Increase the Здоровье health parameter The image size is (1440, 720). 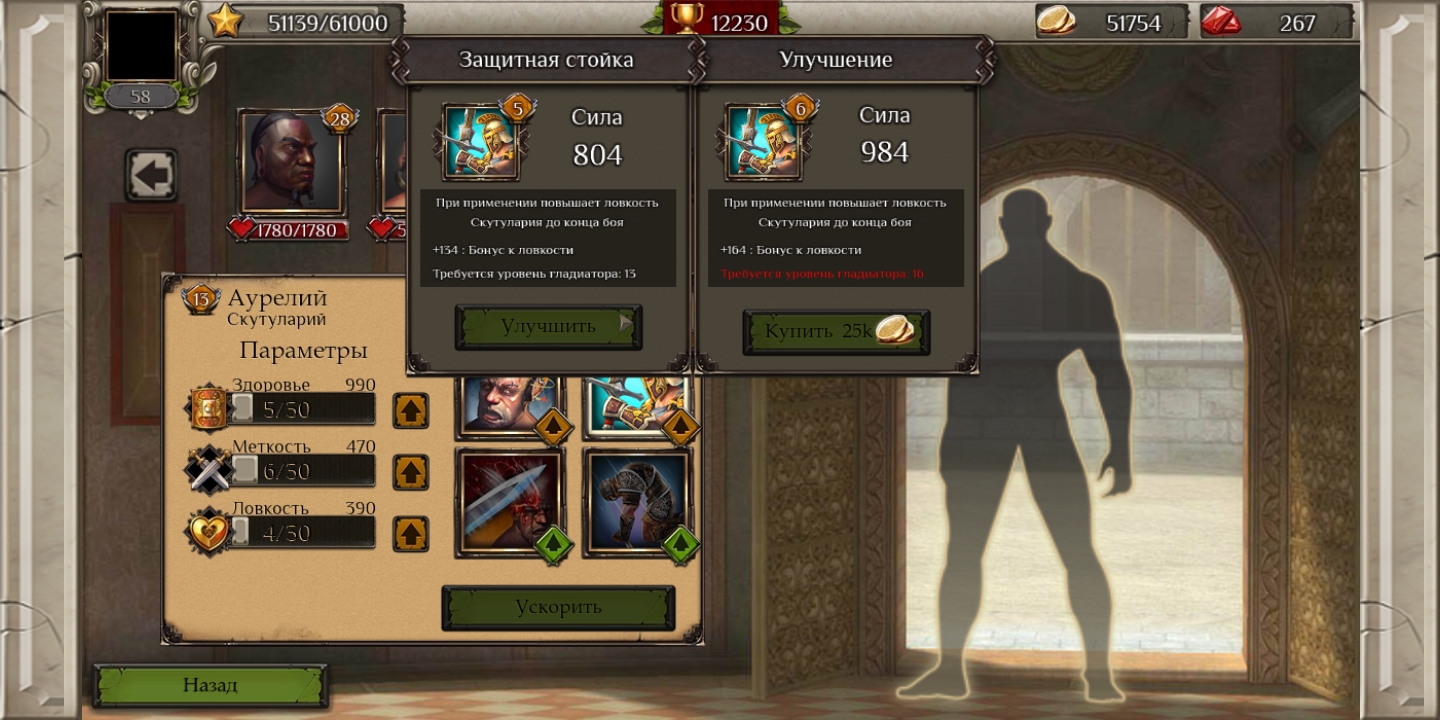[x=410, y=410]
